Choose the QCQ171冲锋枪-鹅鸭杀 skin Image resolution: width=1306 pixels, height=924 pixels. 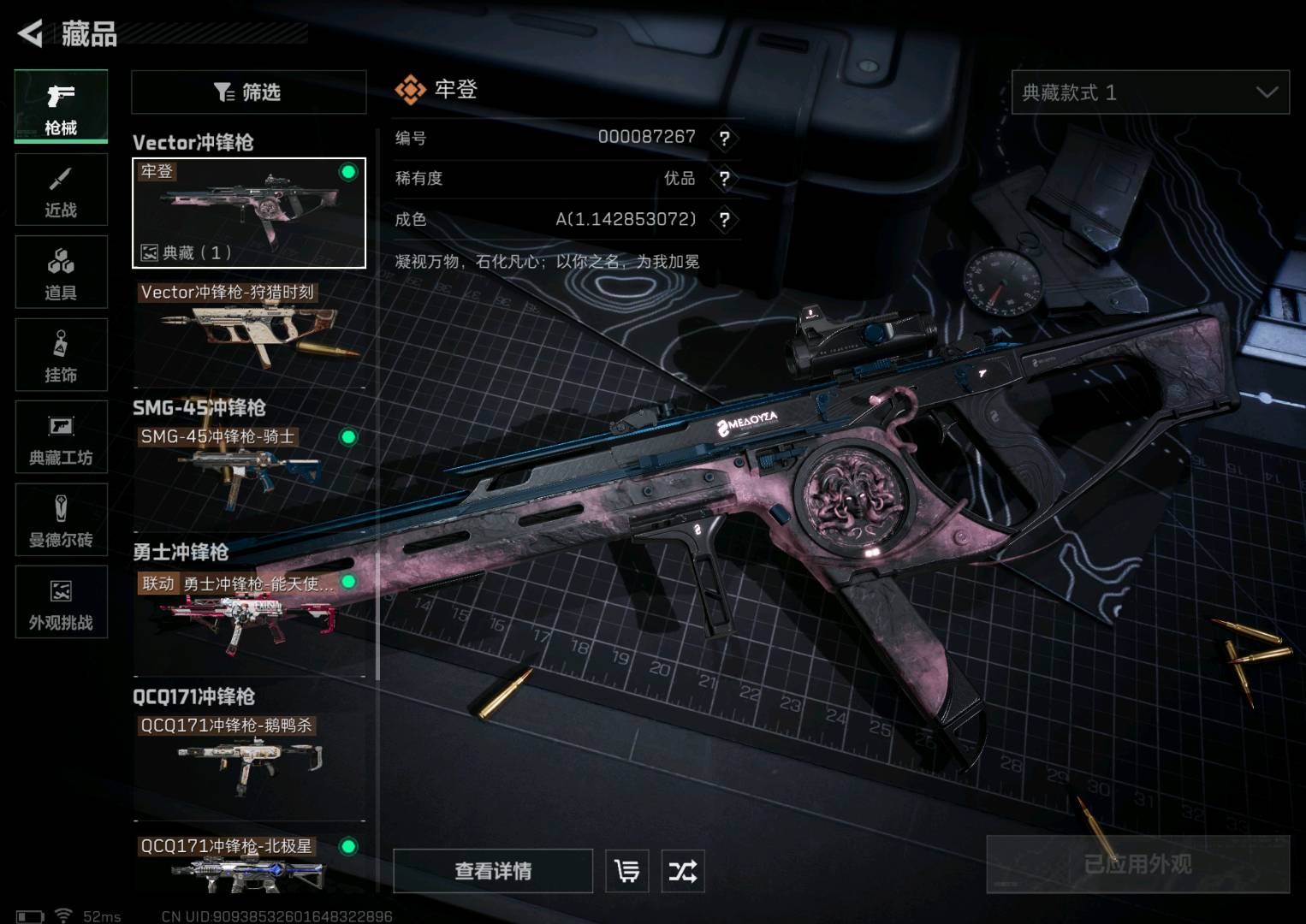pyautogui.click(x=248, y=757)
